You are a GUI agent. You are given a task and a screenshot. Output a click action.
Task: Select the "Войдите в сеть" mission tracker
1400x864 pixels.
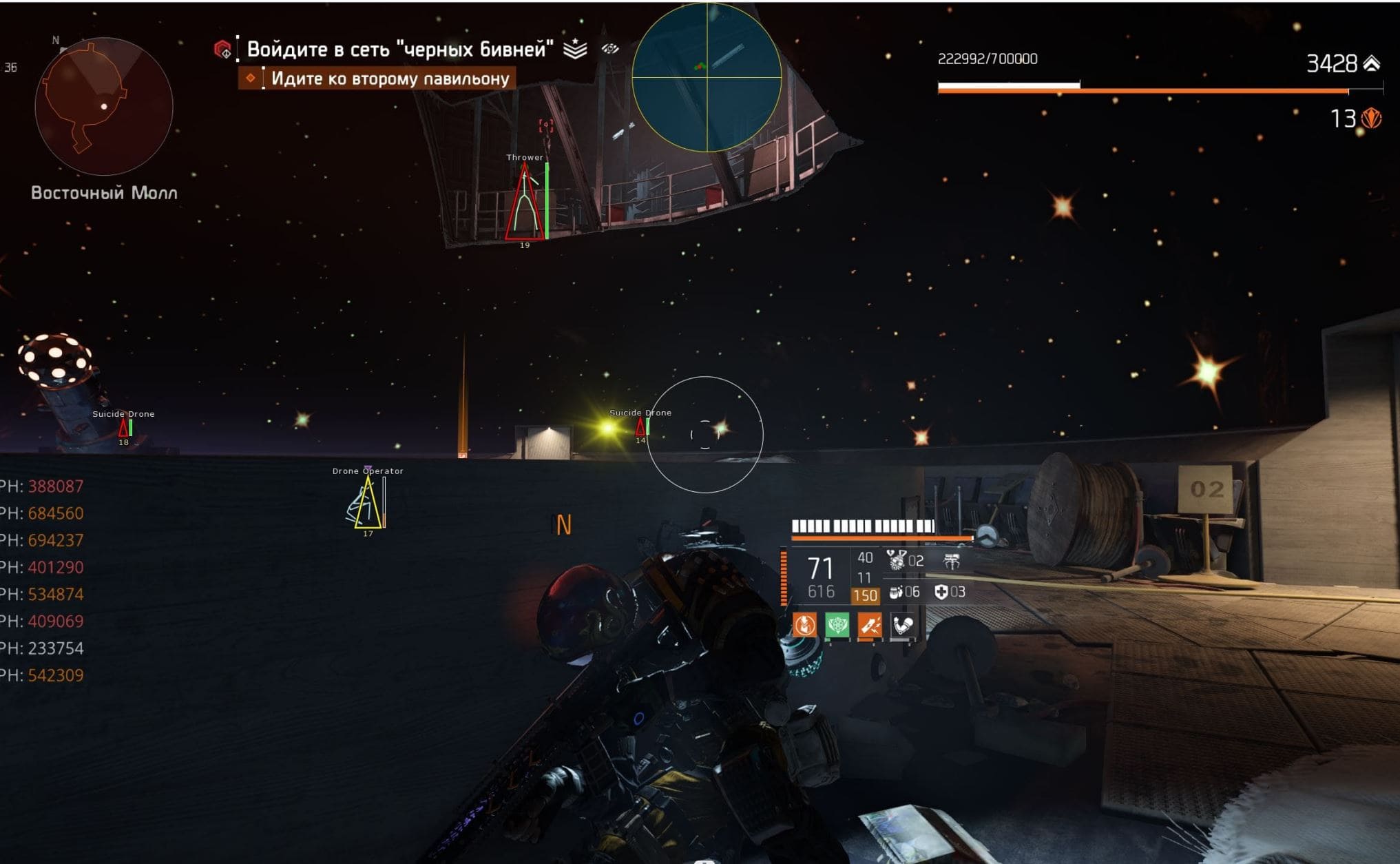399,49
